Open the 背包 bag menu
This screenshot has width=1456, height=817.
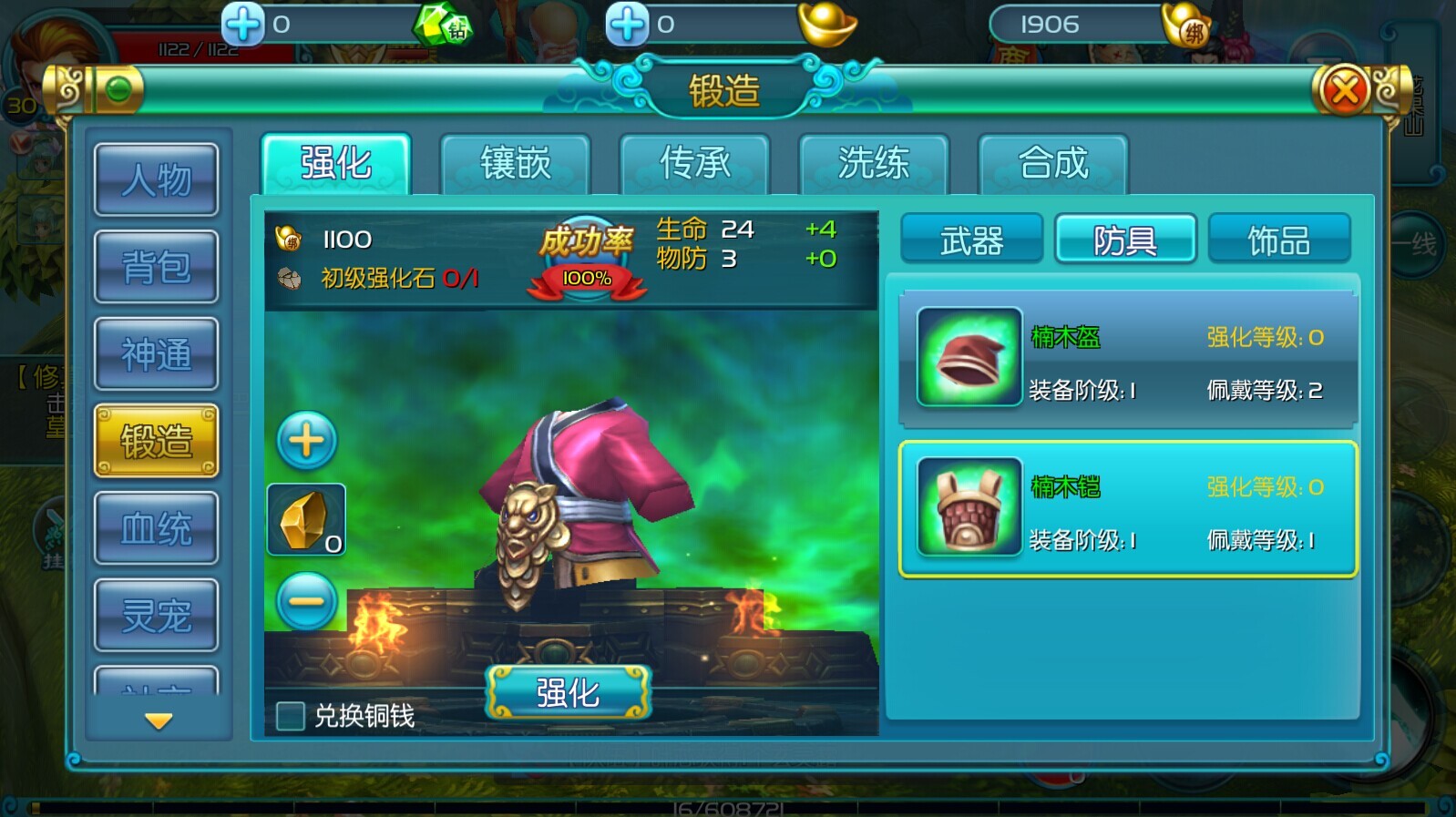[157, 267]
